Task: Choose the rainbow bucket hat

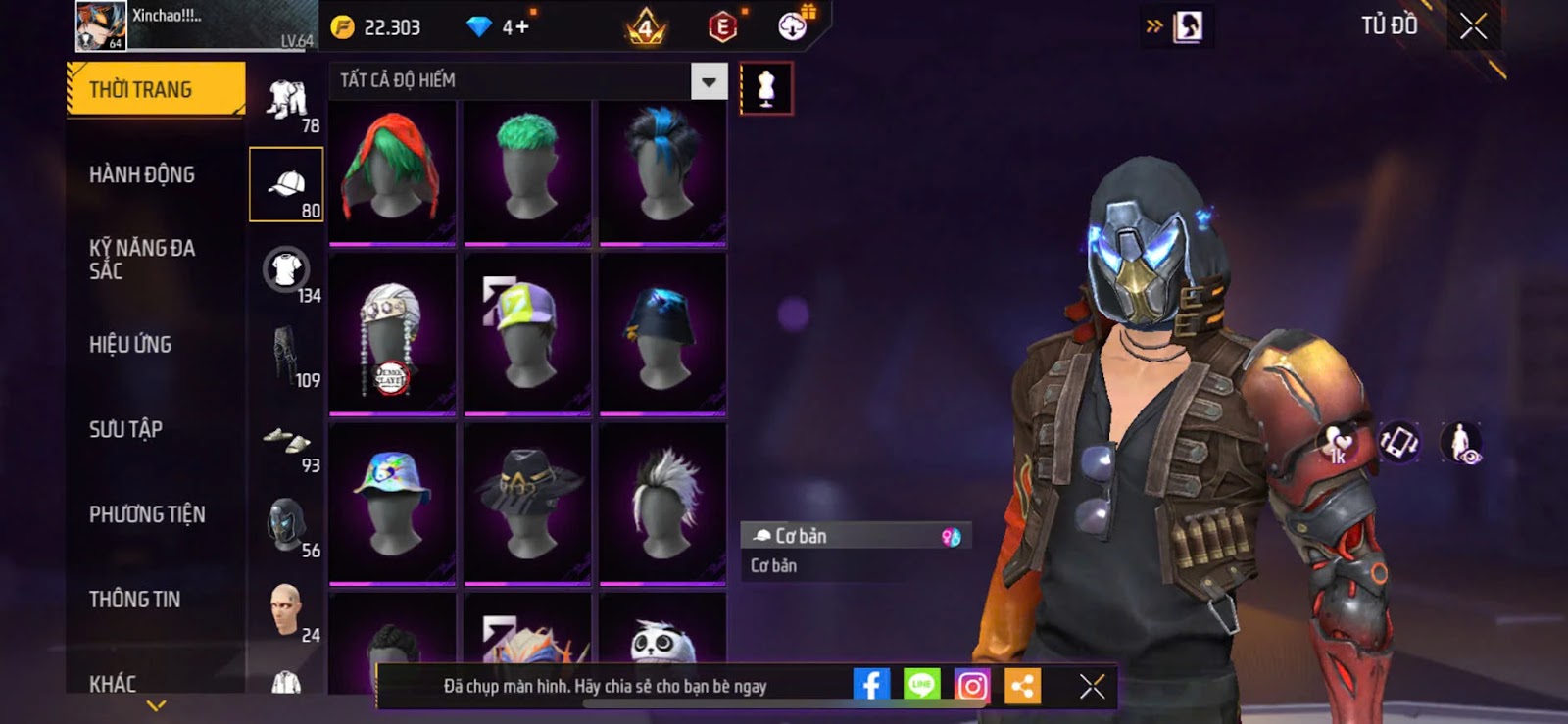Action: coord(392,503)
